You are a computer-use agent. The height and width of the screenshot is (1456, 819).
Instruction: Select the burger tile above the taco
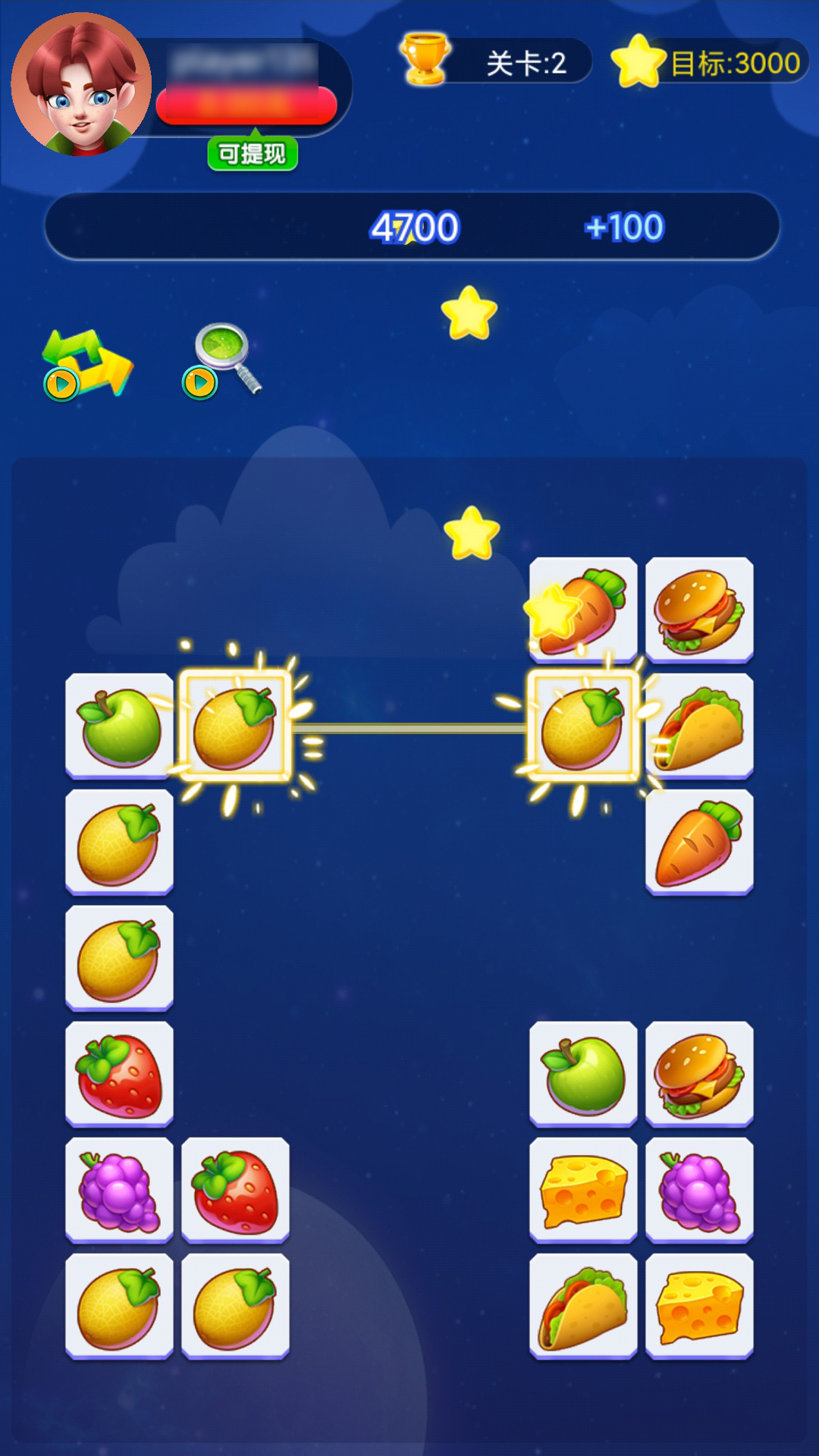coord(699,610)
